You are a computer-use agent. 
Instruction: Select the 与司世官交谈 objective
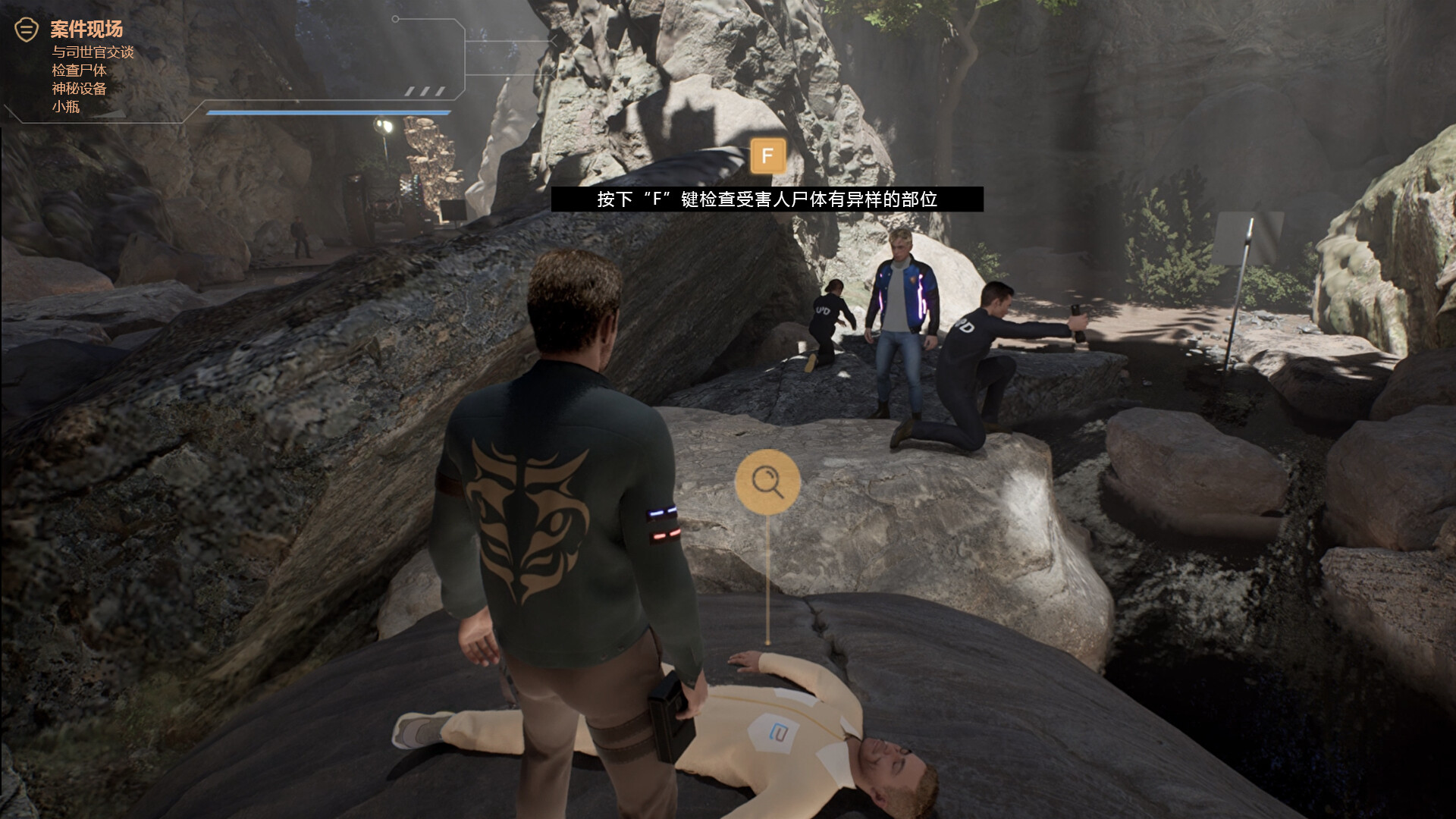pyautogui.click(x=93, y=52)
